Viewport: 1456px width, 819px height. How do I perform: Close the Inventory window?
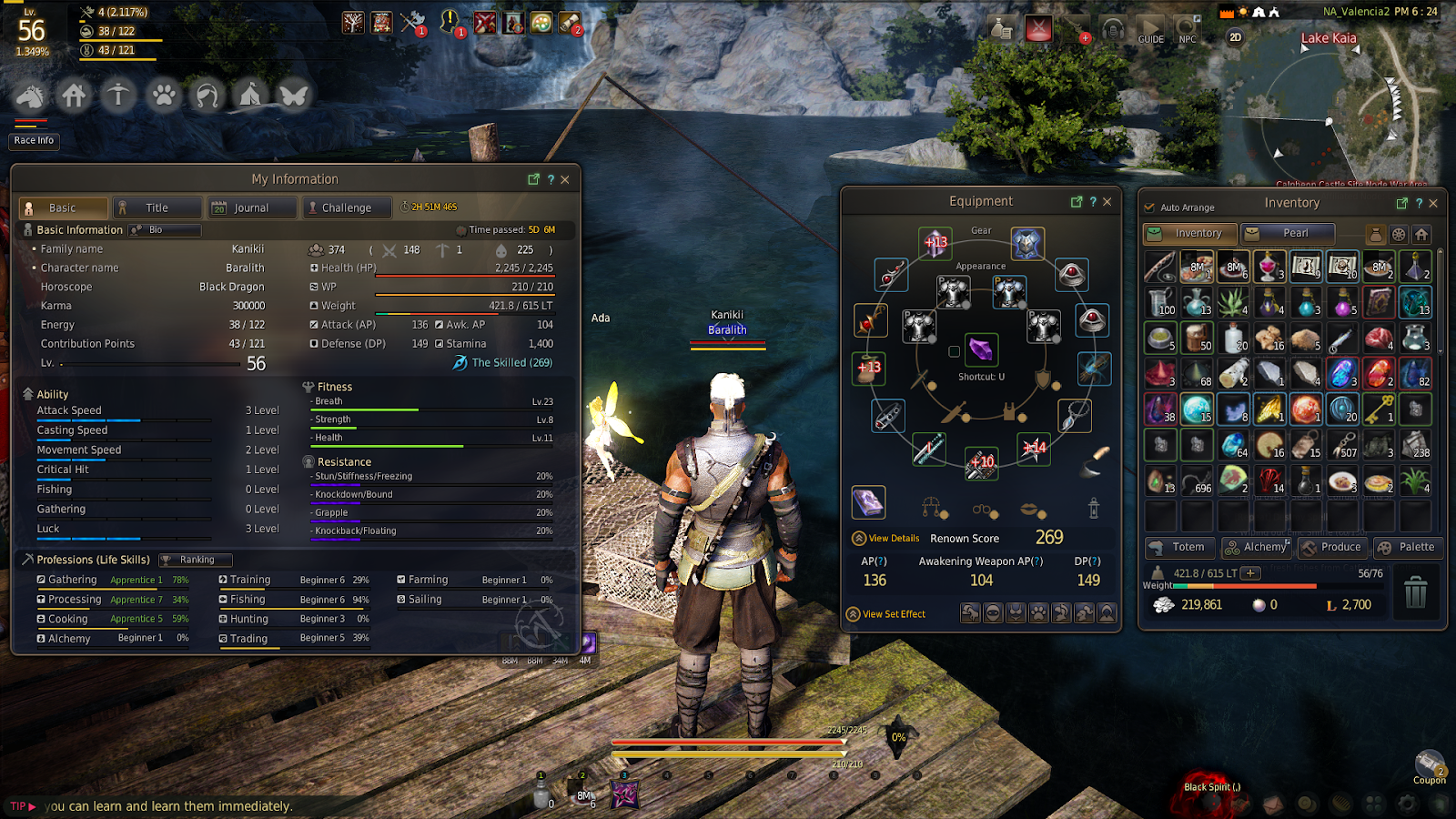coord(1434,203)
